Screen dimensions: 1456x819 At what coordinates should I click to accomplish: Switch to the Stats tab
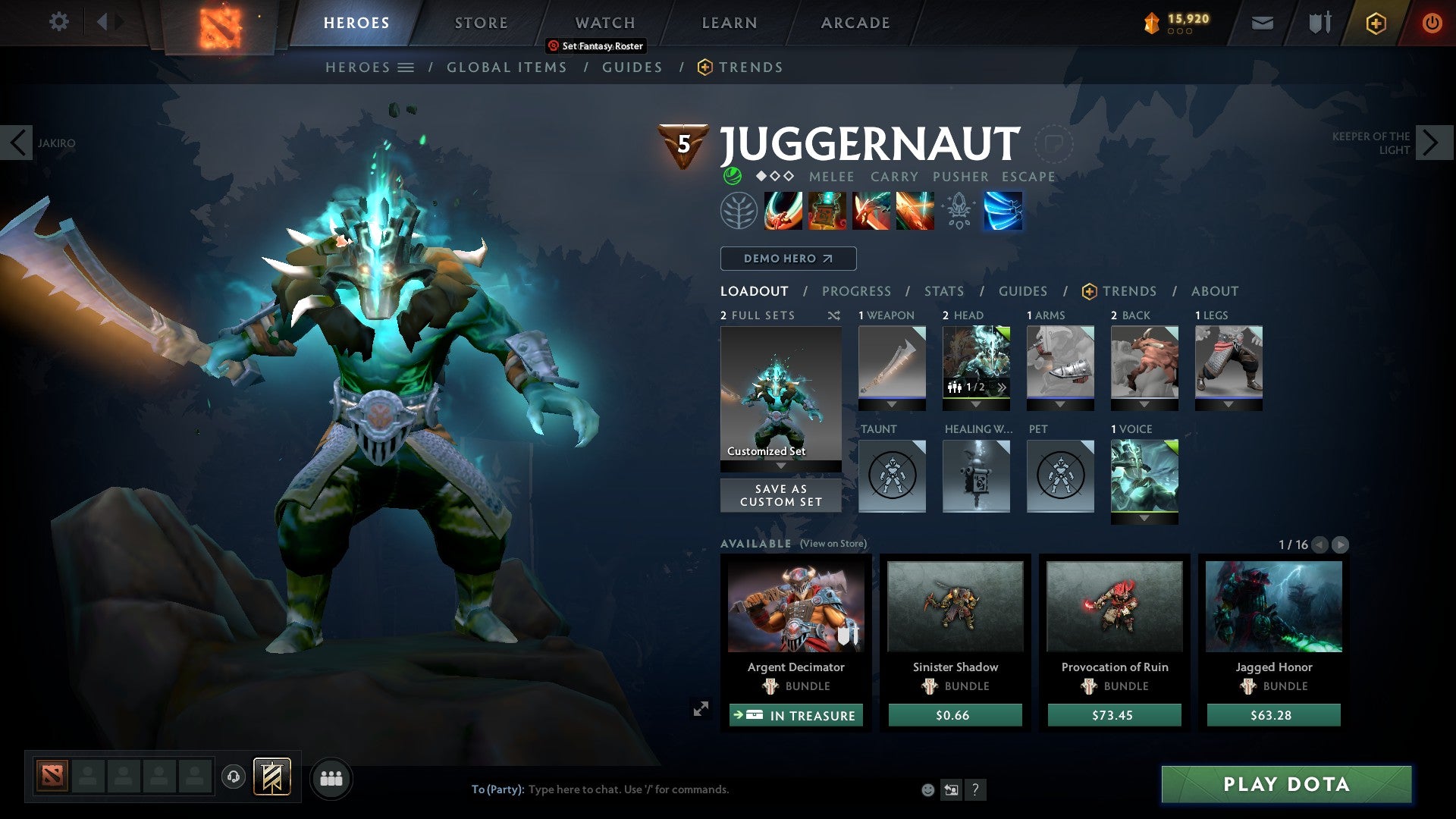pos(943,290)
